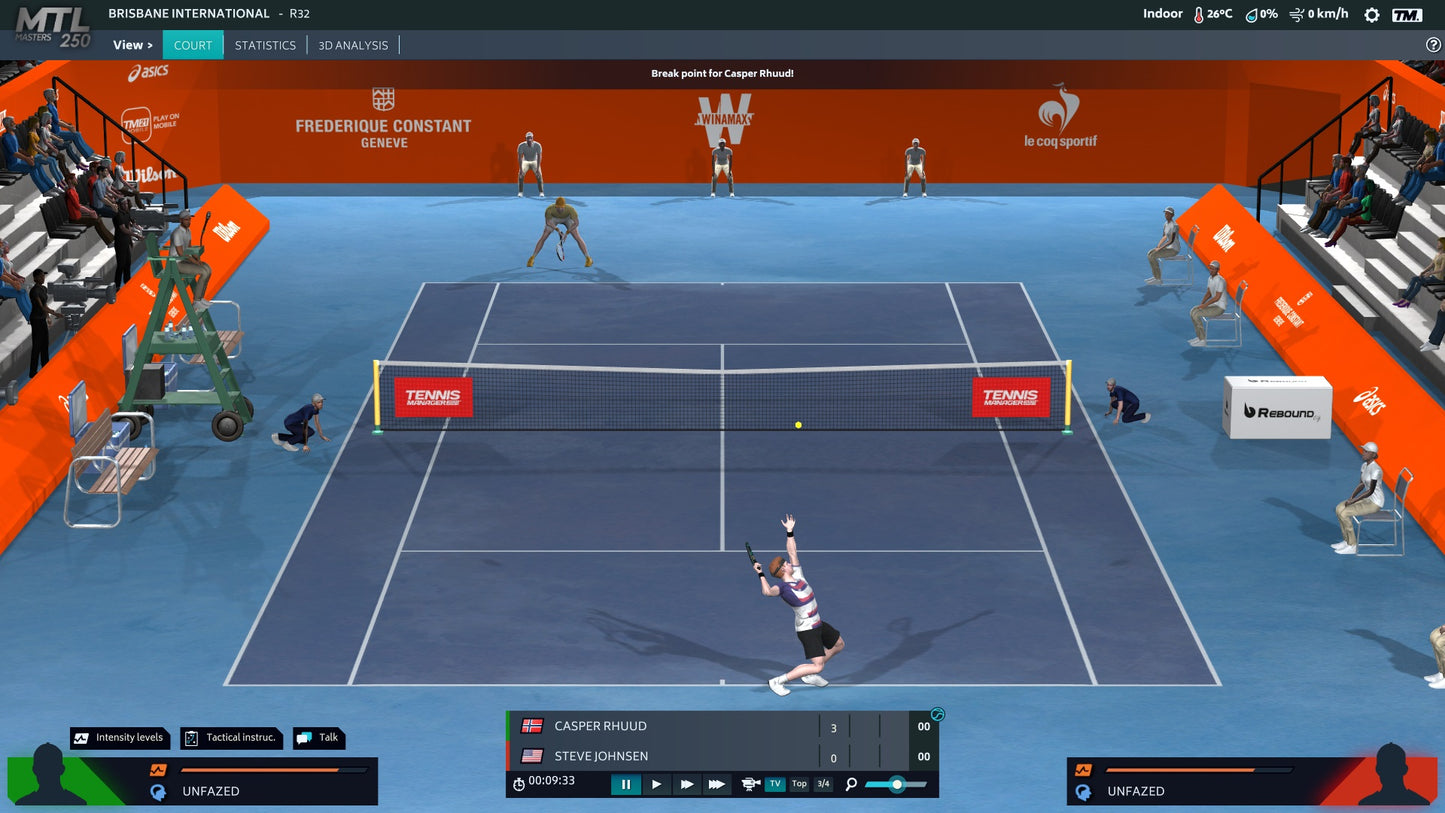This screenshot has width=1445, height=813.
Task: Open the 3D ANALYSIS tab
Action: (x=352, y=45)
